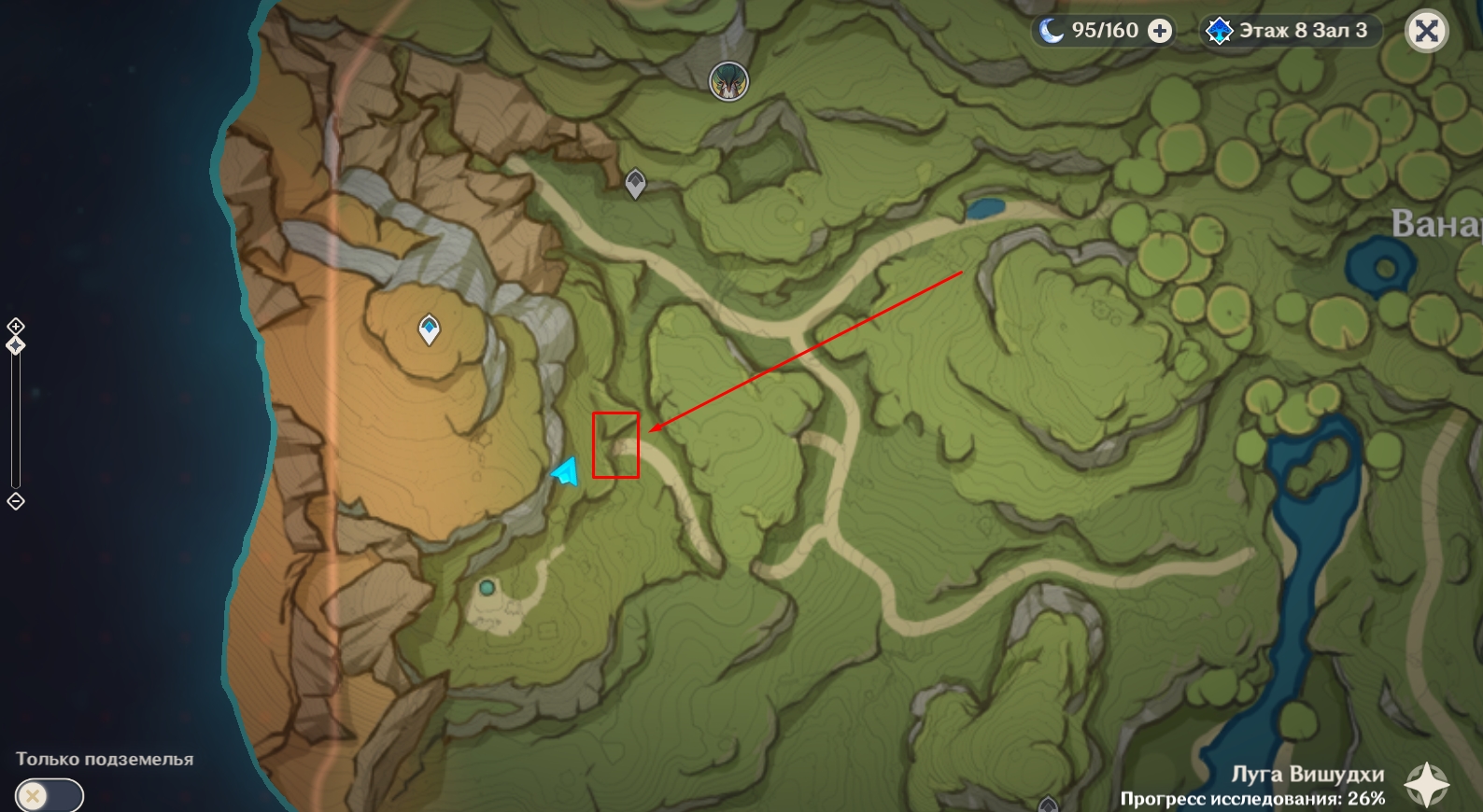
Task: Zoom in the map with the plus control
Action: pos(16,326)
